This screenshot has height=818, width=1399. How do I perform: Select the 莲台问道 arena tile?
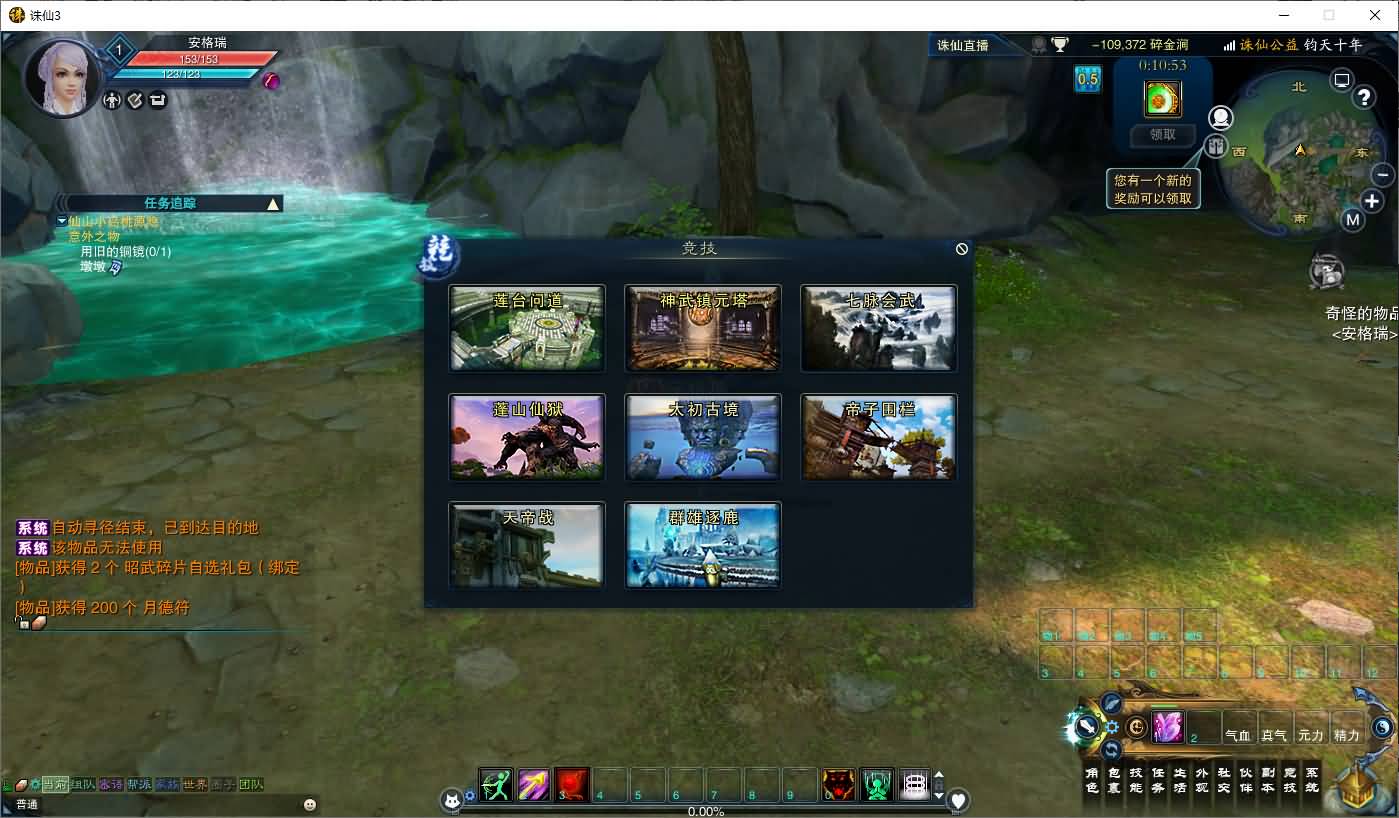click(x=527, y=328)
